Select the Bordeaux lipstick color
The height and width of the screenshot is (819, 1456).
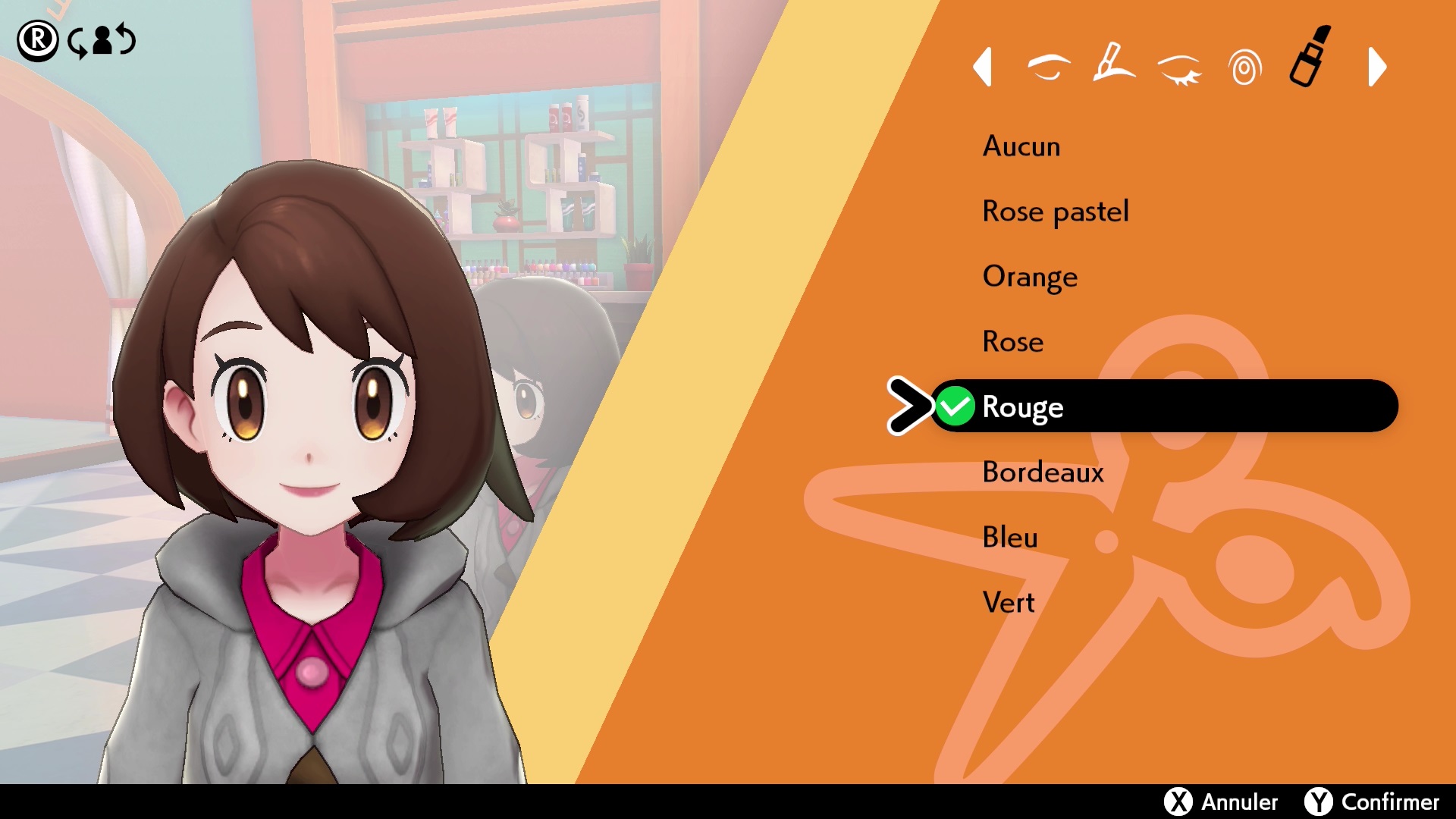[x=1043, y=472]
